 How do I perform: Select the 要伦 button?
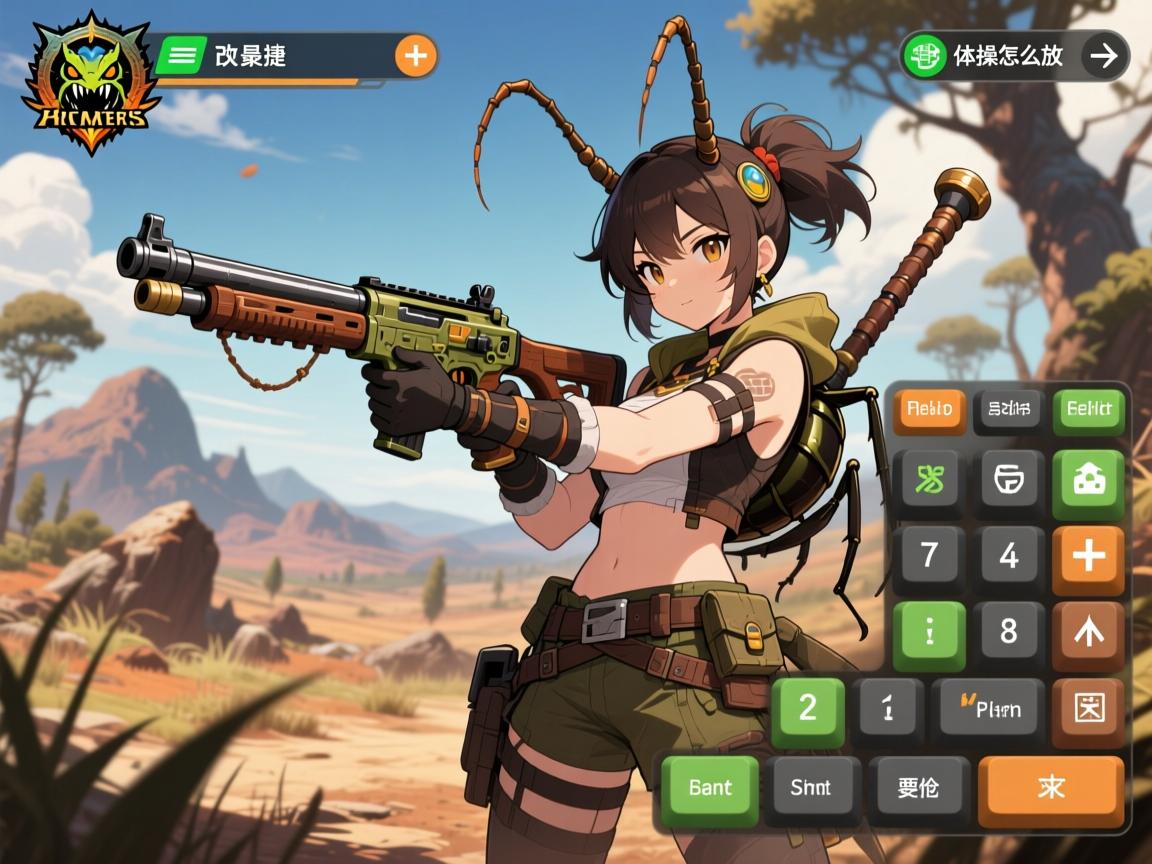(919, 789)
